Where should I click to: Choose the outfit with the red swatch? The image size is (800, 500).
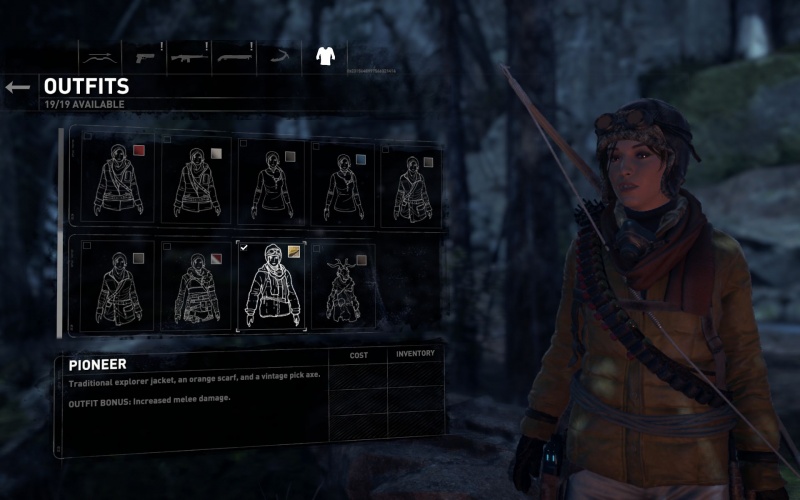click(x=118, y=181)
